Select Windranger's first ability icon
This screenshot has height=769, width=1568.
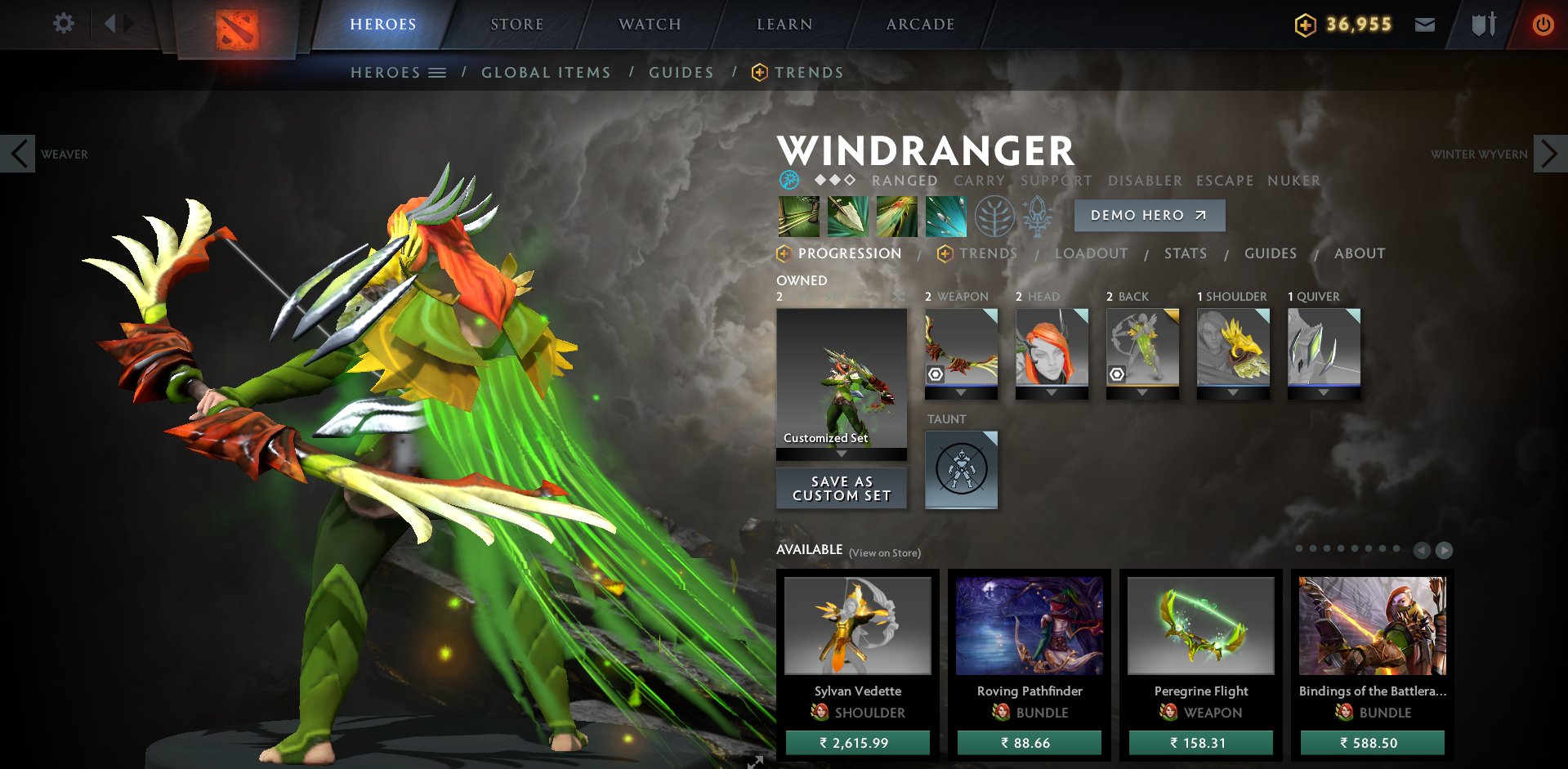pos(798,216)
